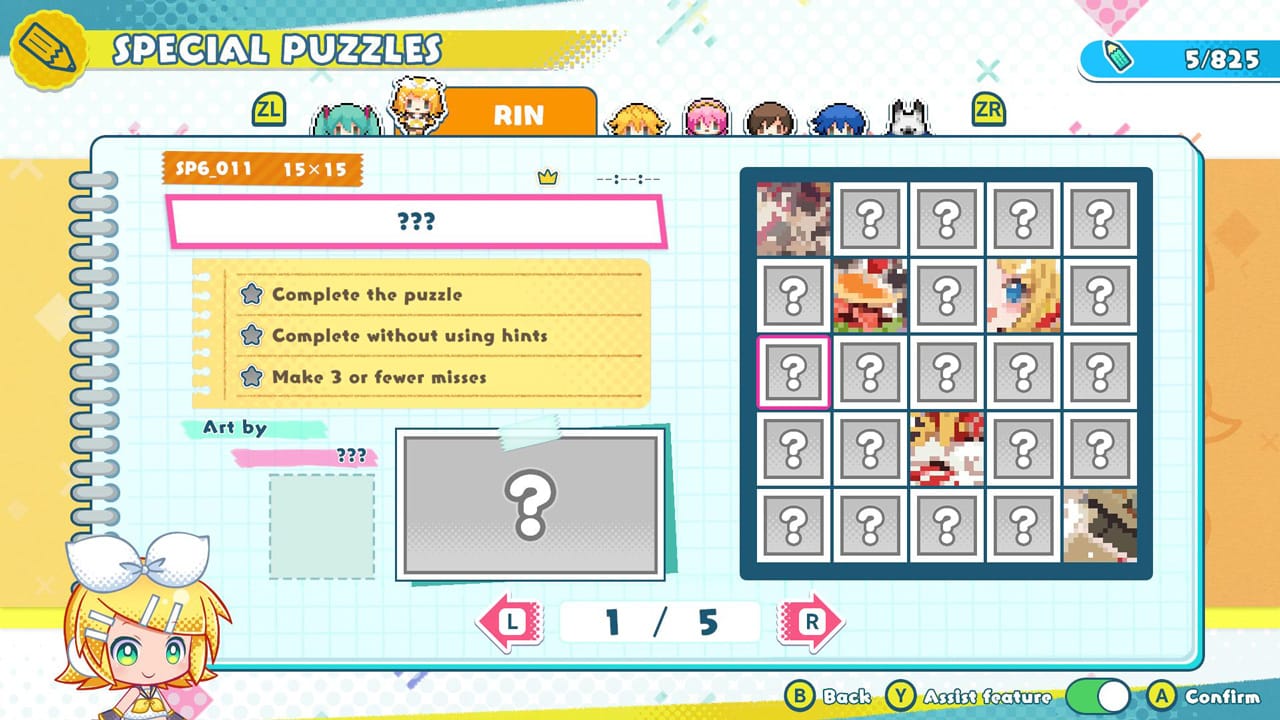
Task: Click the star beside 'Make 3 or fewer misses'
Action: (252, 376)
